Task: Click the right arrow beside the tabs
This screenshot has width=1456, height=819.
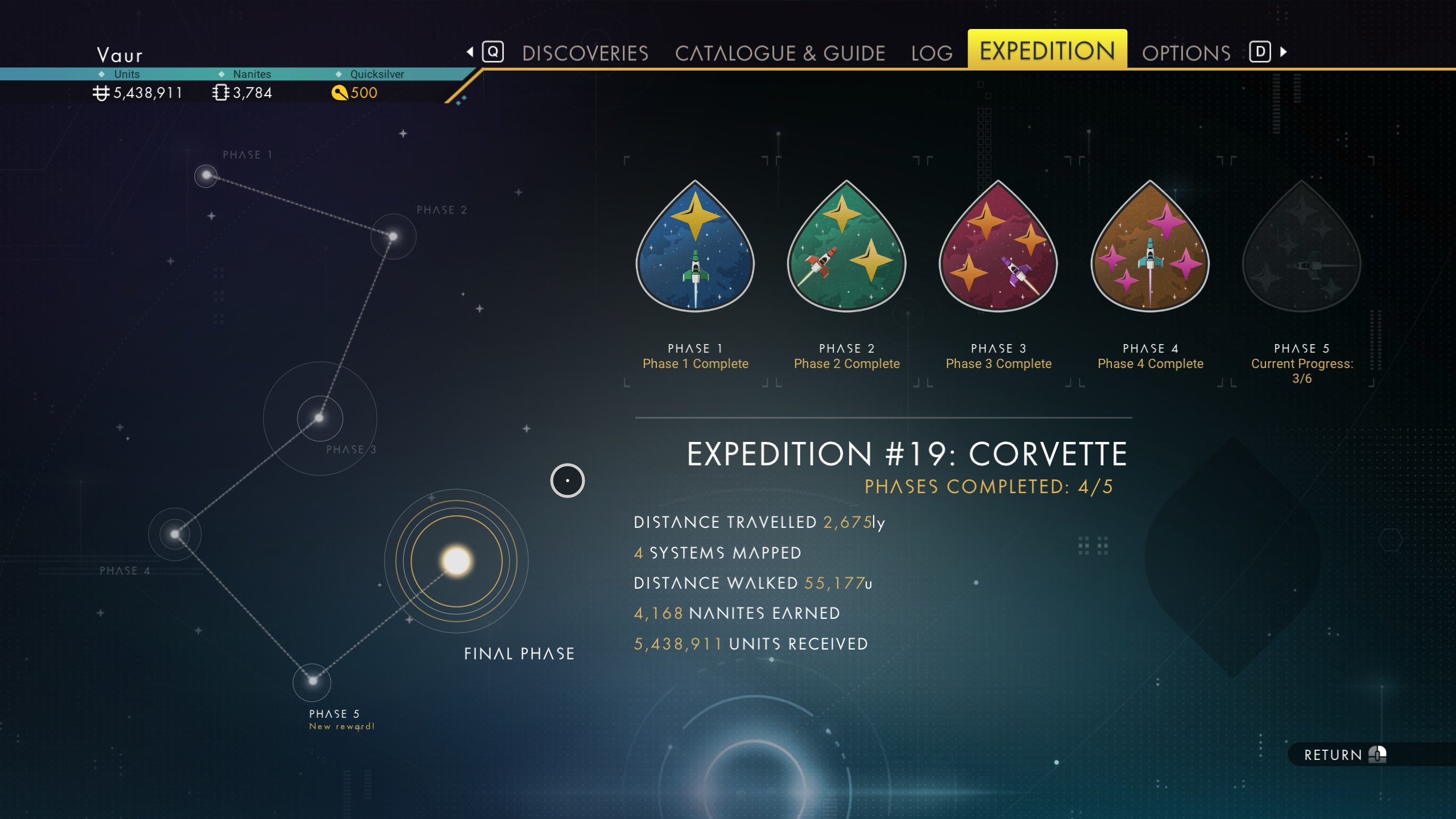Action: pos(1284,52)
